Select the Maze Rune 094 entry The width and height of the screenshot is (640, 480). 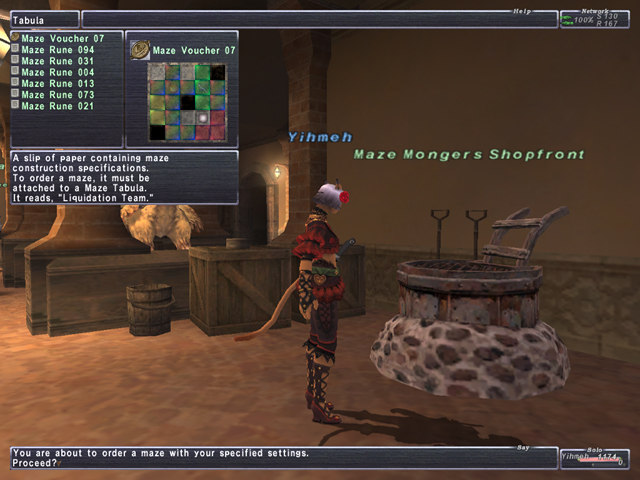pos(58,50)
